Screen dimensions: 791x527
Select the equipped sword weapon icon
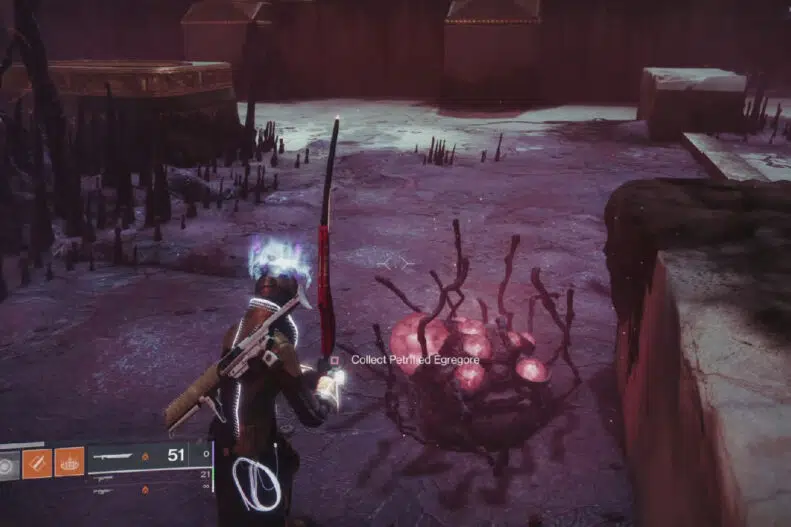(x=113, y=455)
